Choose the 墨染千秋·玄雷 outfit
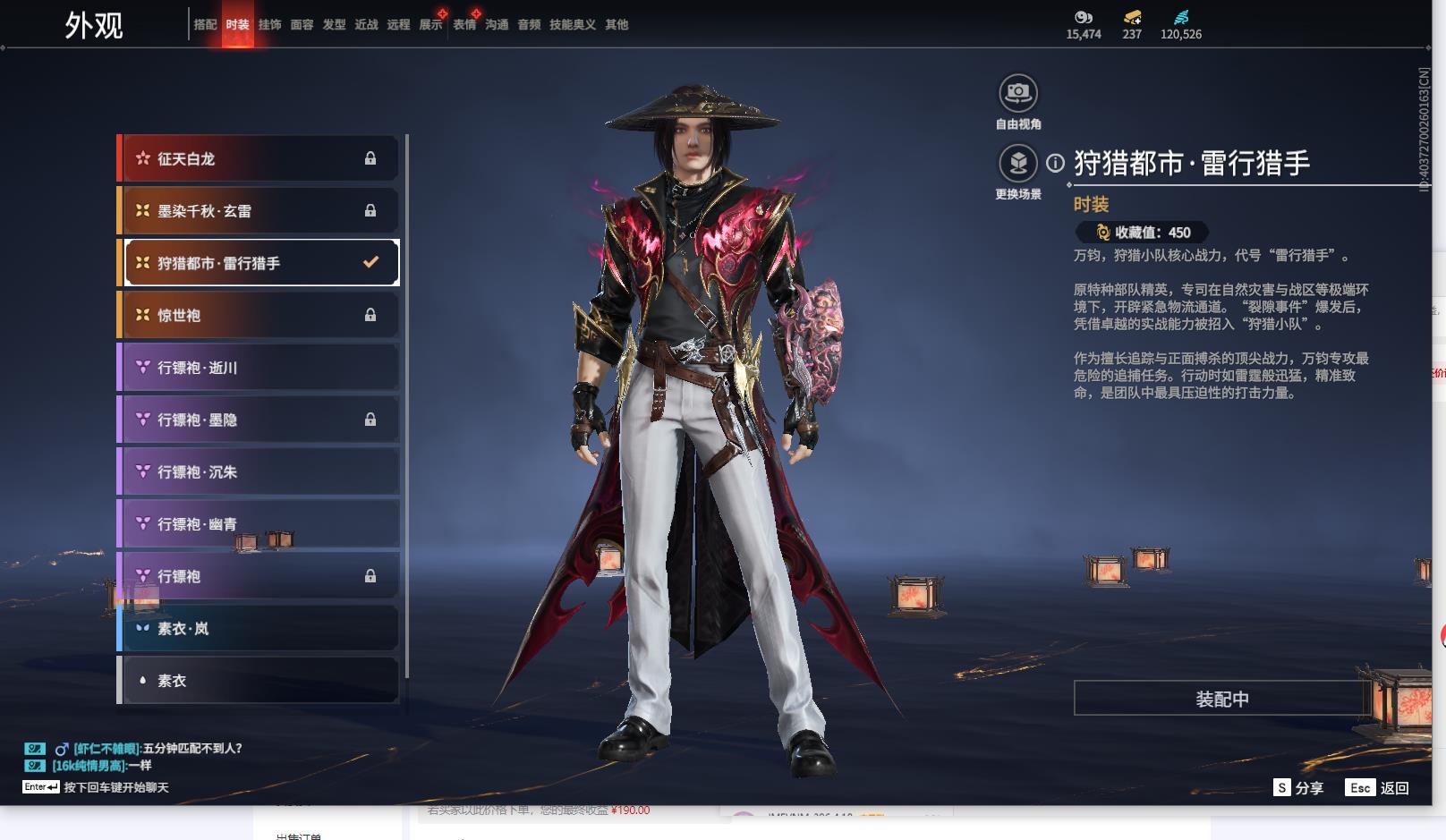 pos(259,211)
